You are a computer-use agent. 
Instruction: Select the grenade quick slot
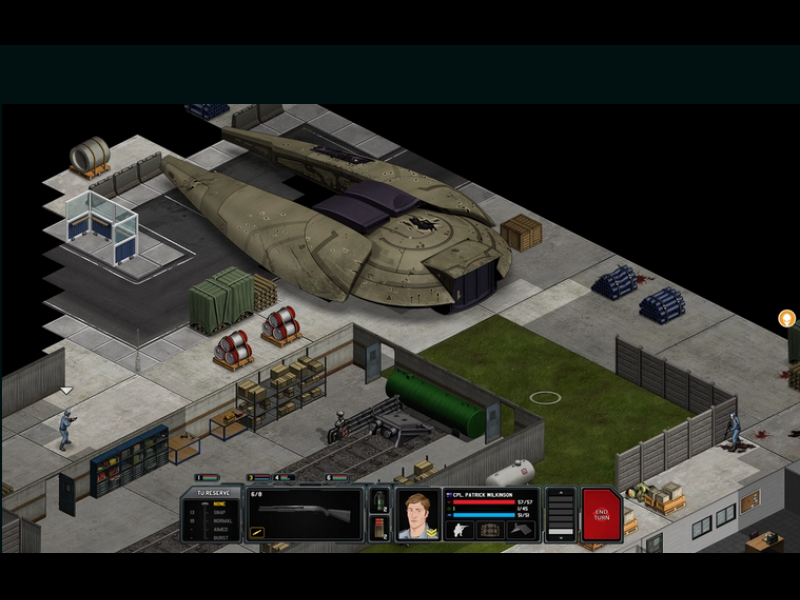point(380,500)
